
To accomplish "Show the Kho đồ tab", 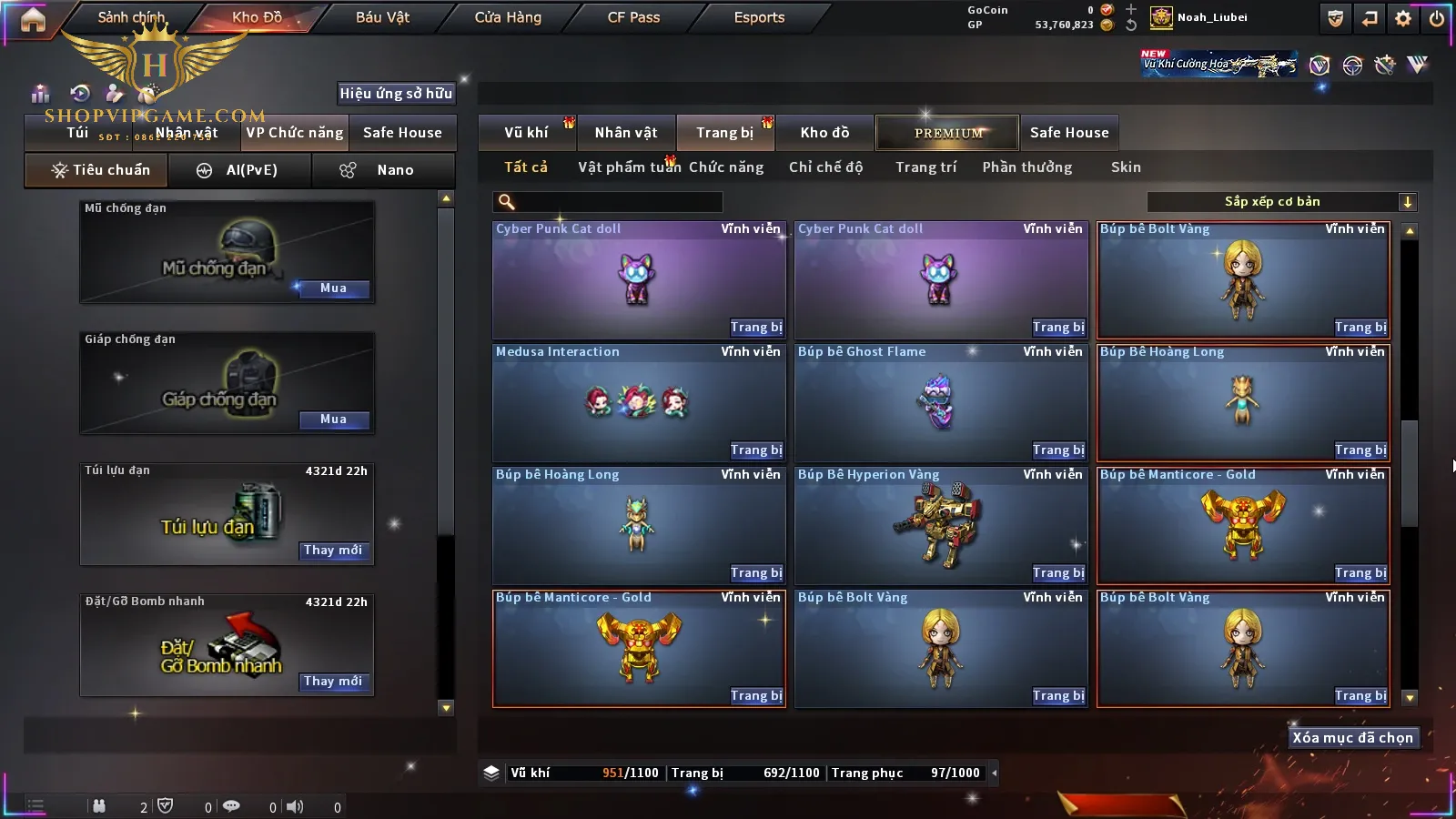I will (824, 133).
